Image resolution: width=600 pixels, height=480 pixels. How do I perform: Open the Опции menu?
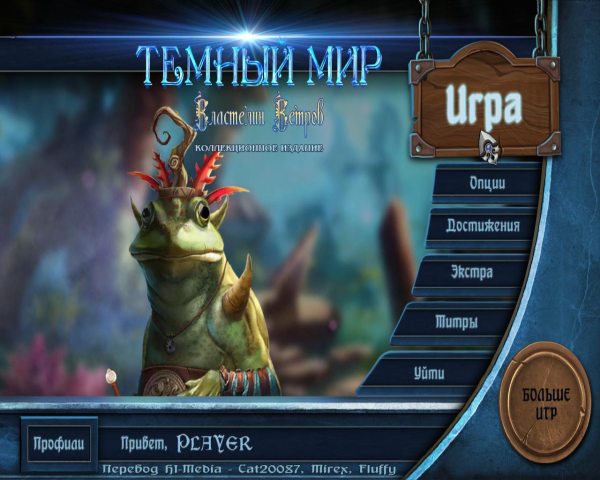(x=487, y=183)
